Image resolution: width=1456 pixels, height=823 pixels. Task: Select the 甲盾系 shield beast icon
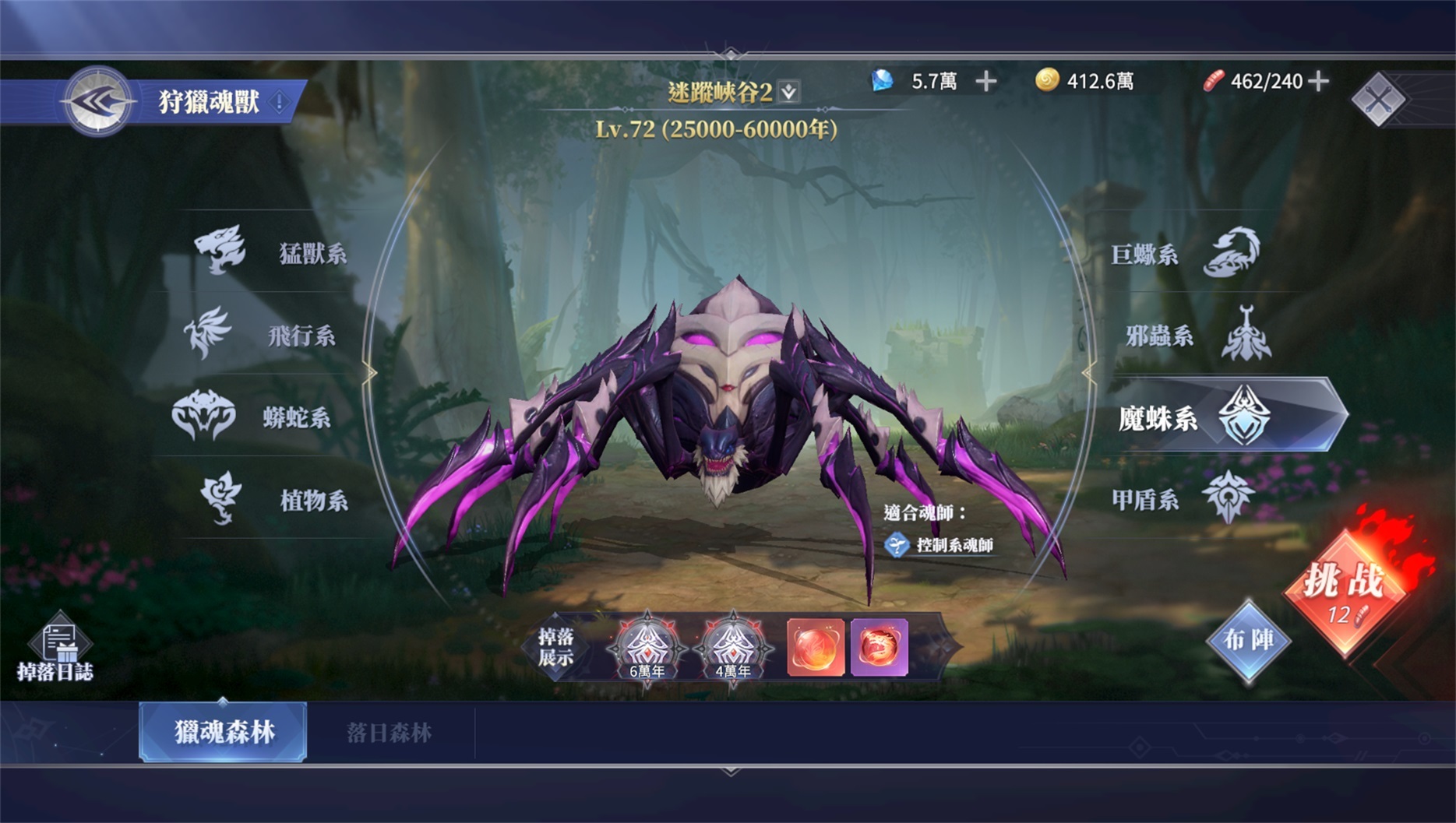[1229, 498]
